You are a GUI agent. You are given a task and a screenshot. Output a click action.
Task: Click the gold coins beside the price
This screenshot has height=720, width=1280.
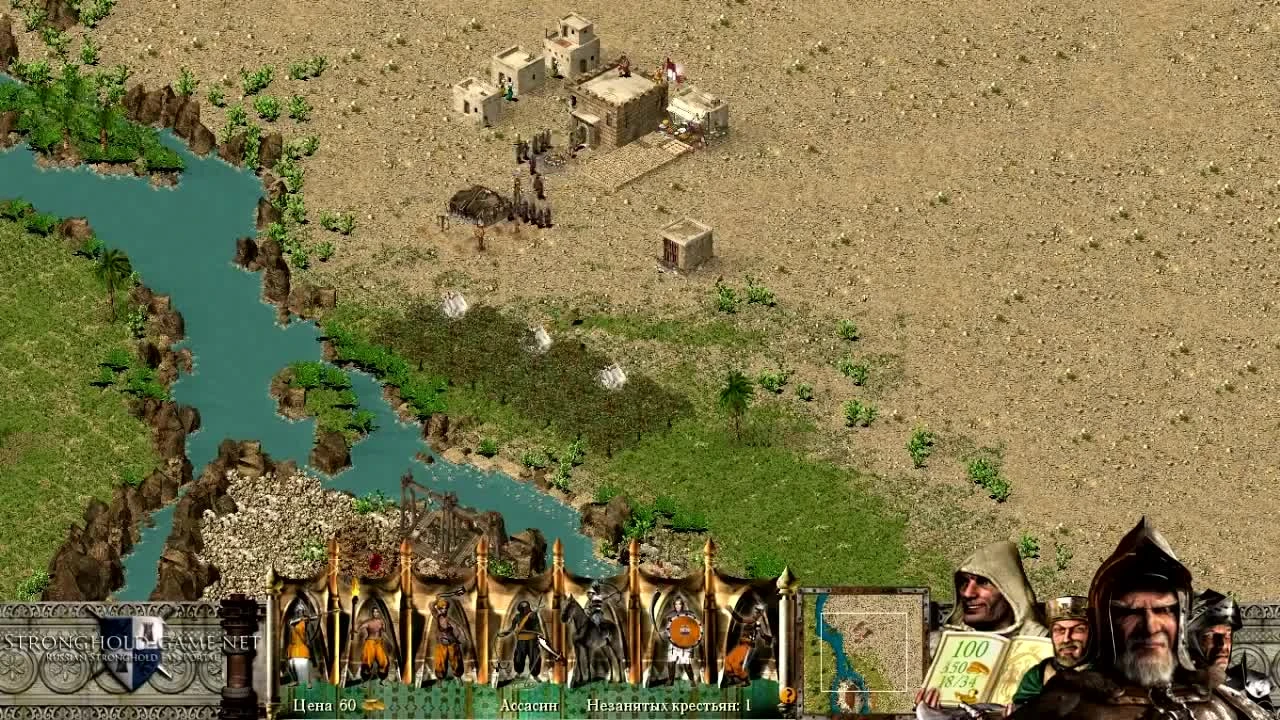click(x=371, y=704)
